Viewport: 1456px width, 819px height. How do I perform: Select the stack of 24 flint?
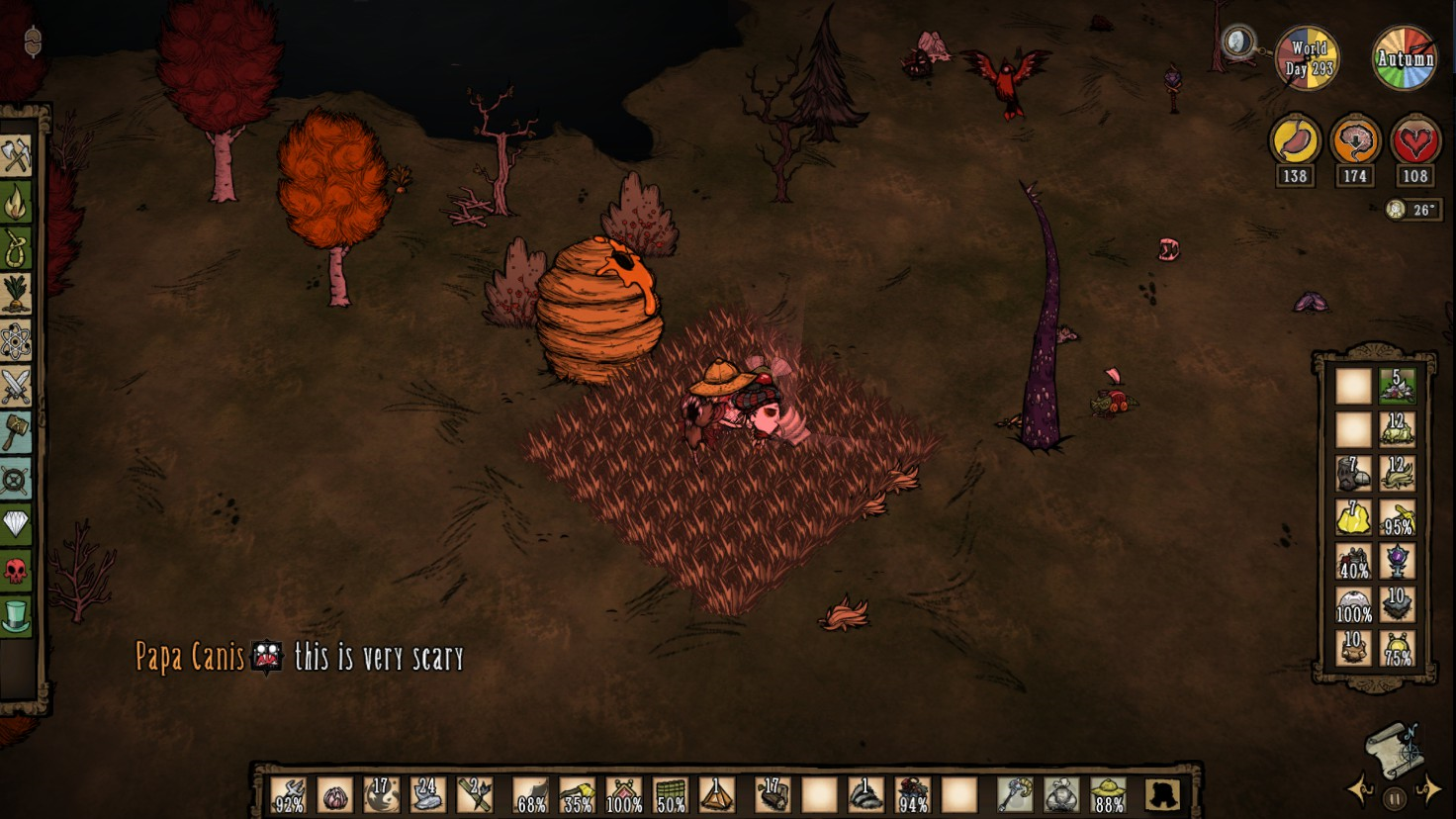pos(428,793)
